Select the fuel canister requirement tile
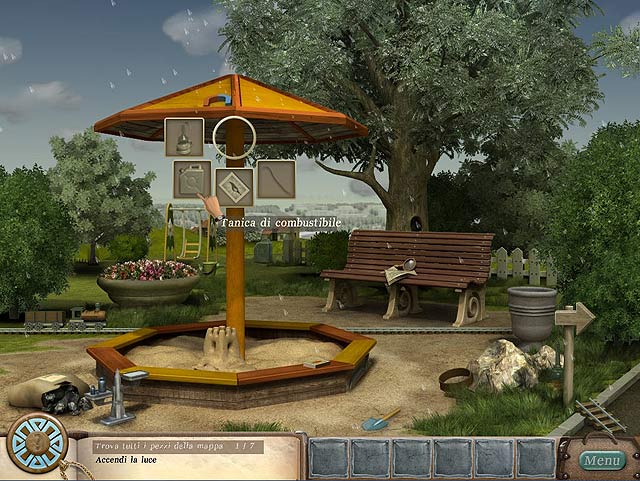Screen dimensions: 640x481 pos(191,180)
